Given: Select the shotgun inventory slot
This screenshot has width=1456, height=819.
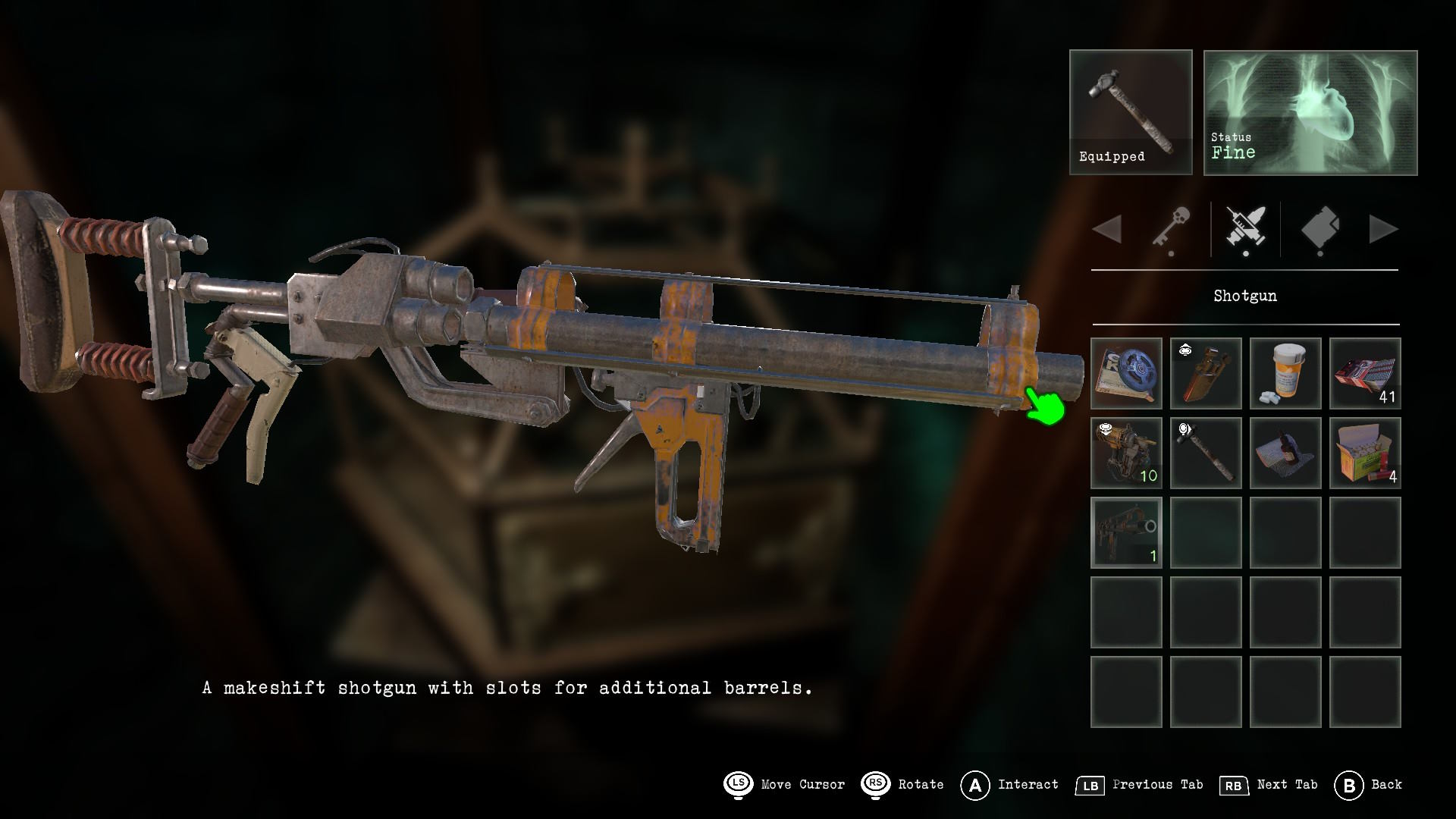Looking at the screenshot, I should click(x=1126, y=532).
